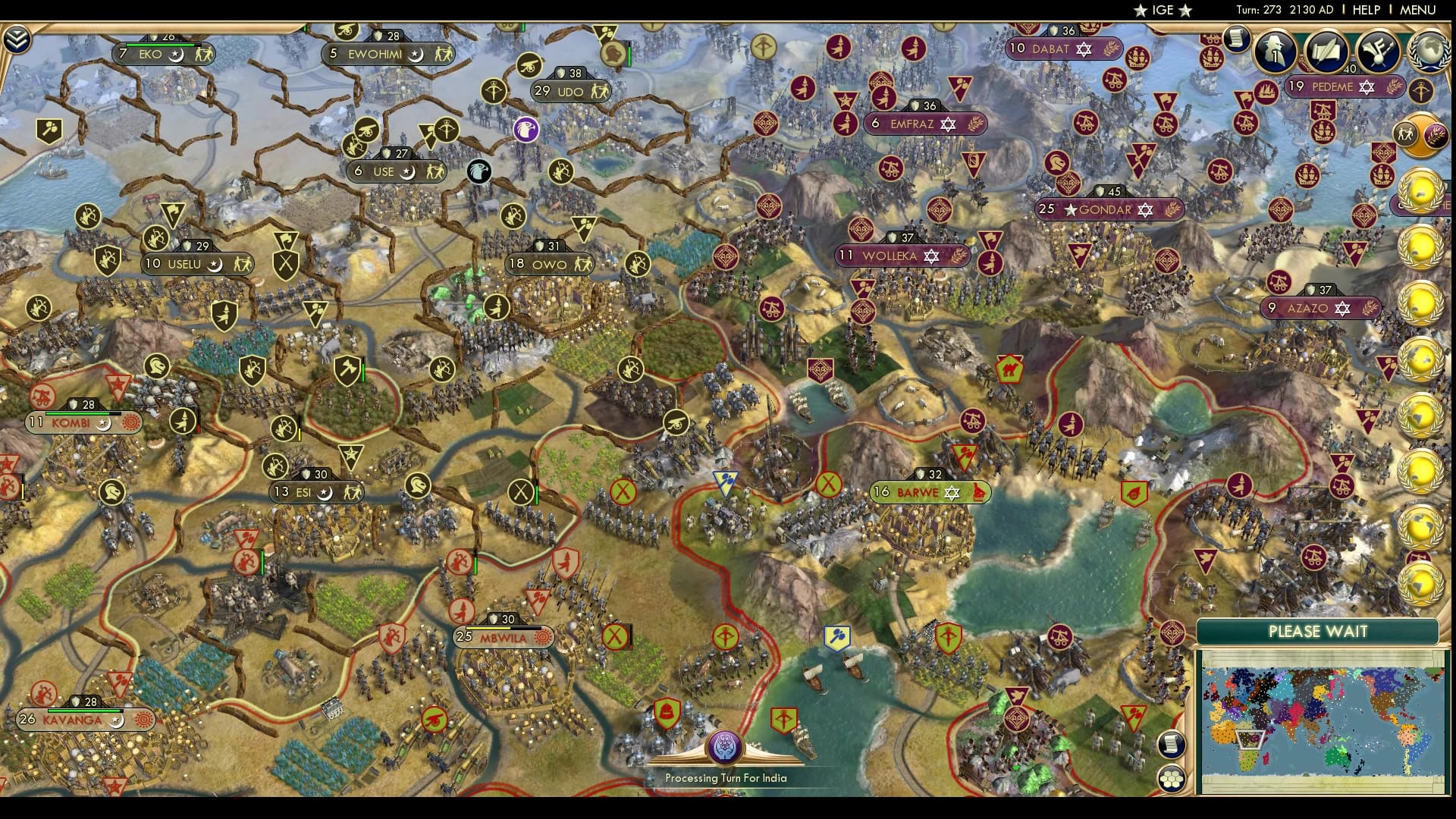Open the MENU
Image resolution: width=1456 pixels, height=819 pixels.
tap(1419, 11)
